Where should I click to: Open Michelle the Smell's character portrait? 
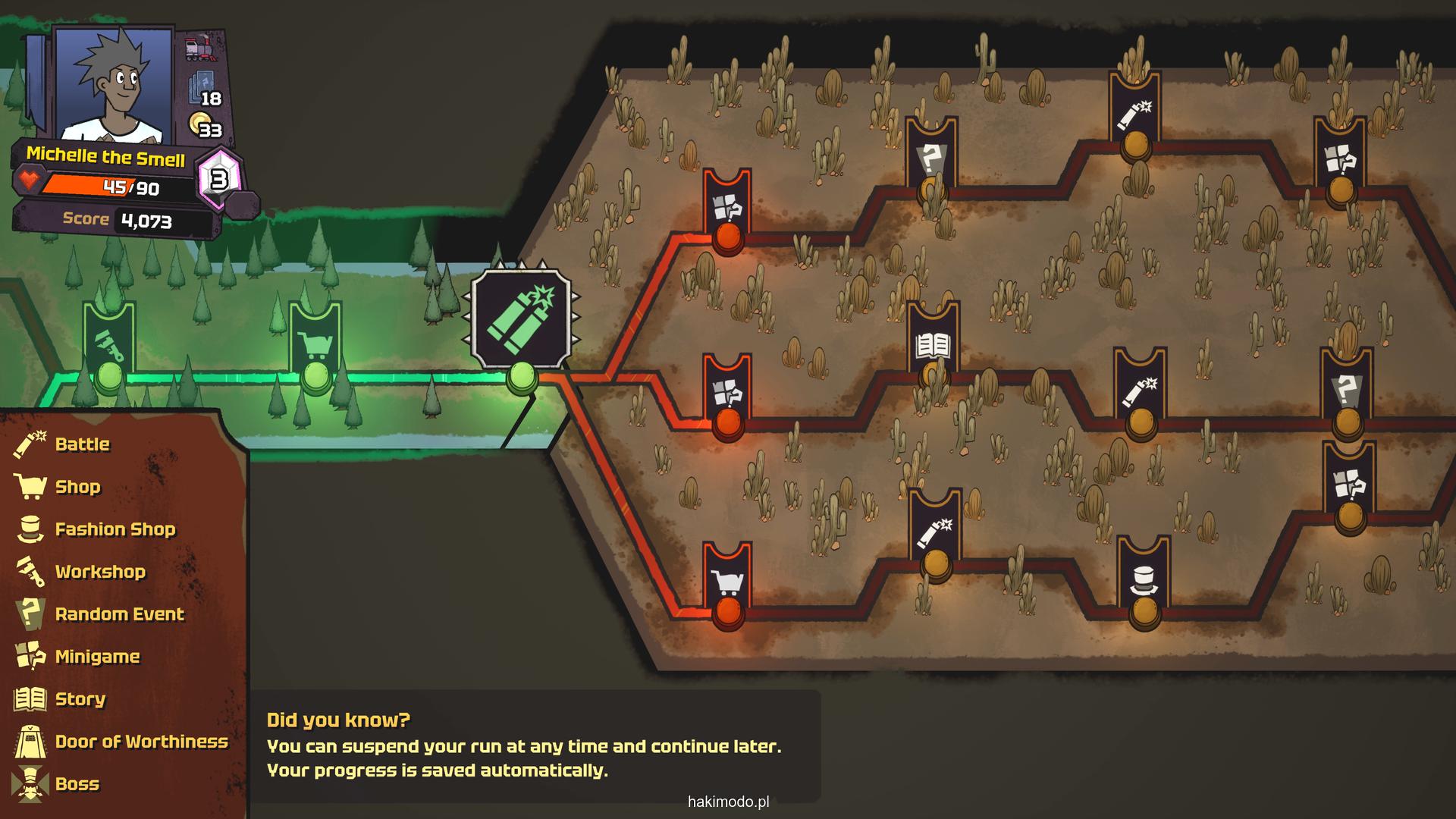112,85
